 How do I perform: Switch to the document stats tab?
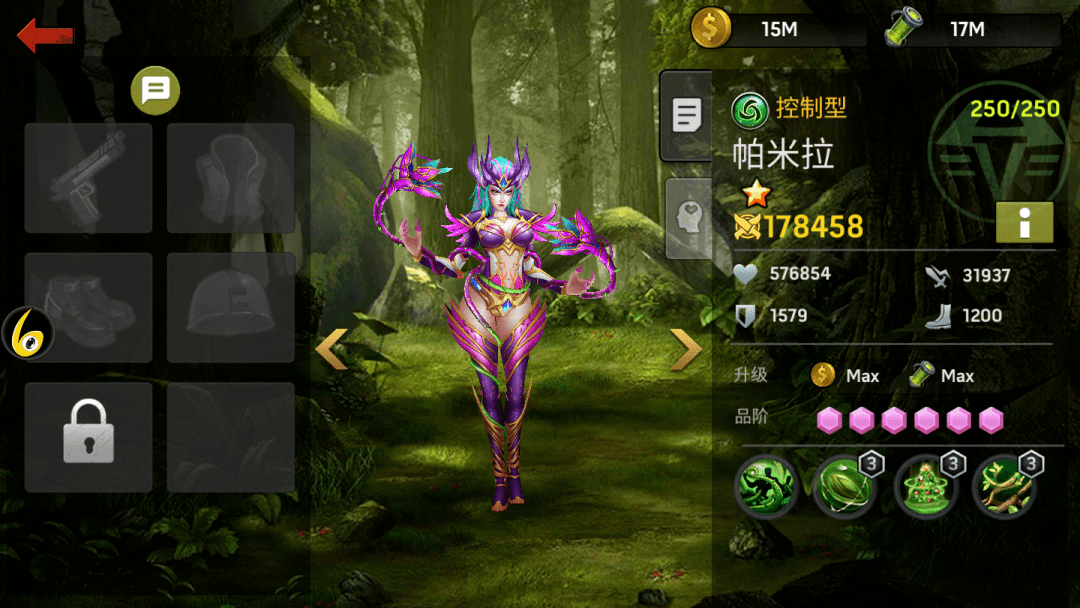[x=687, y=116]
